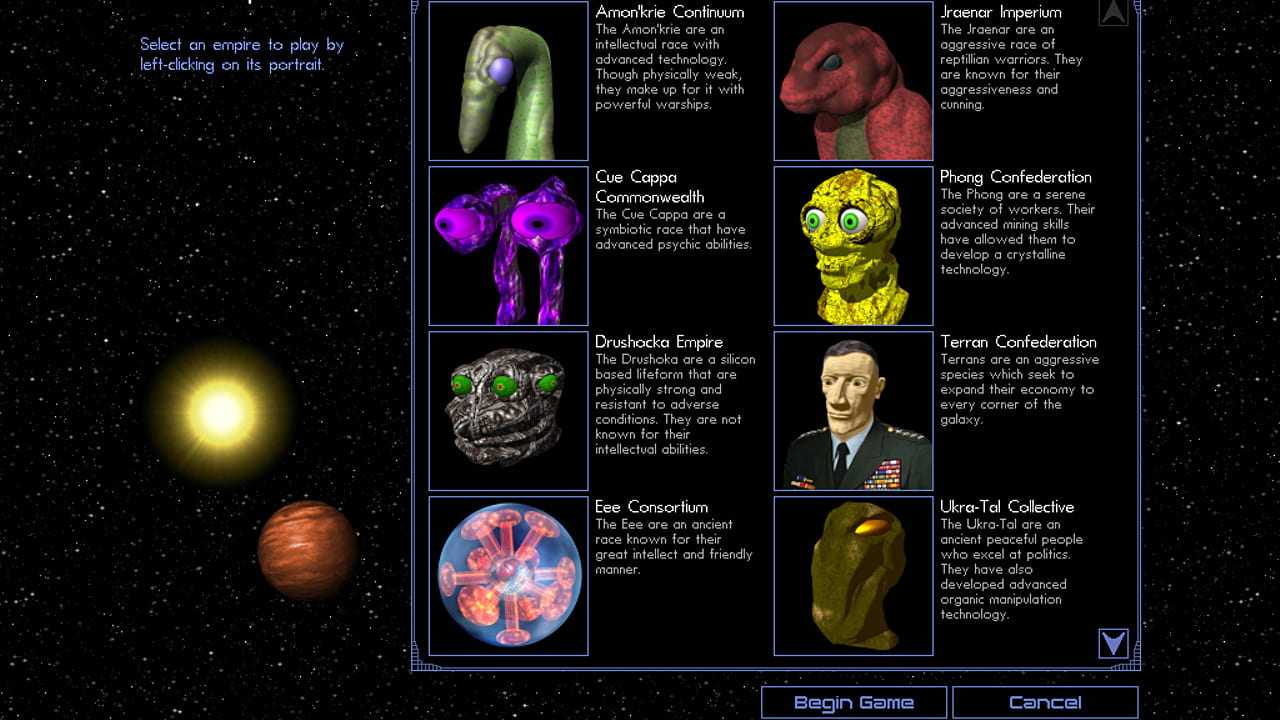Choose the Jraenar Imperium portrait

pyautogui.click(x=853, y=81)
